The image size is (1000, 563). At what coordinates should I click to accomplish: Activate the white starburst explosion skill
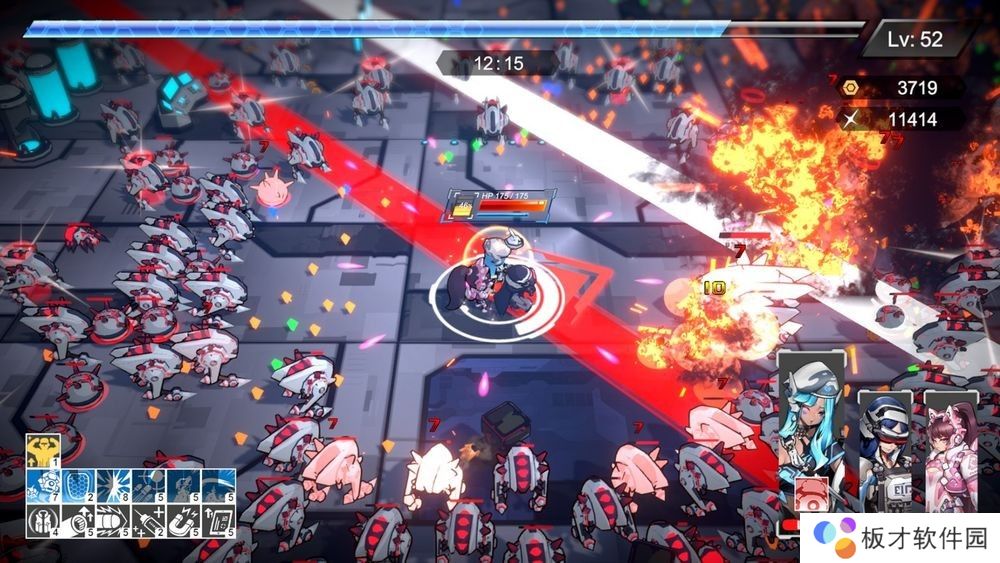(x=112, y=484)
